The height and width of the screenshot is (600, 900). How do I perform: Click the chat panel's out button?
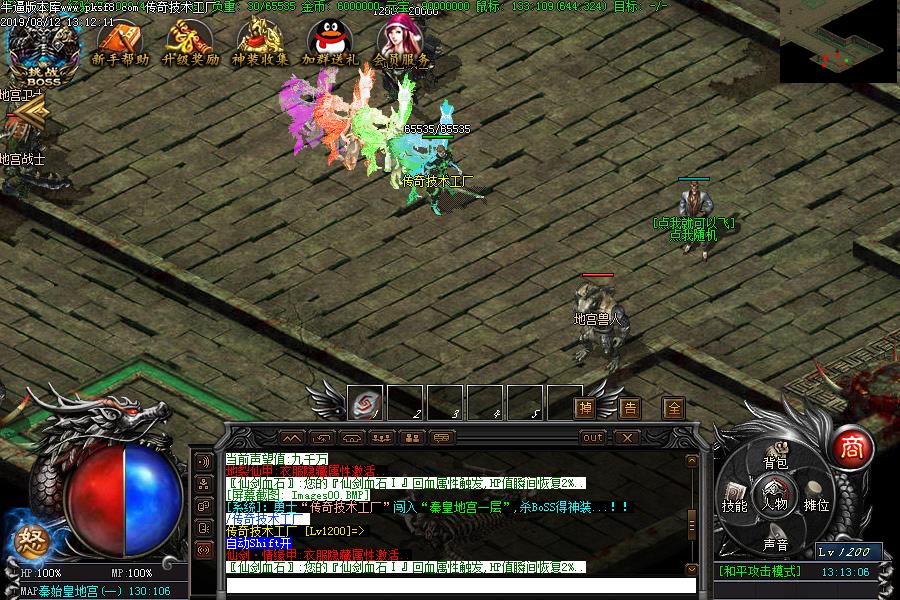point(593,437)
